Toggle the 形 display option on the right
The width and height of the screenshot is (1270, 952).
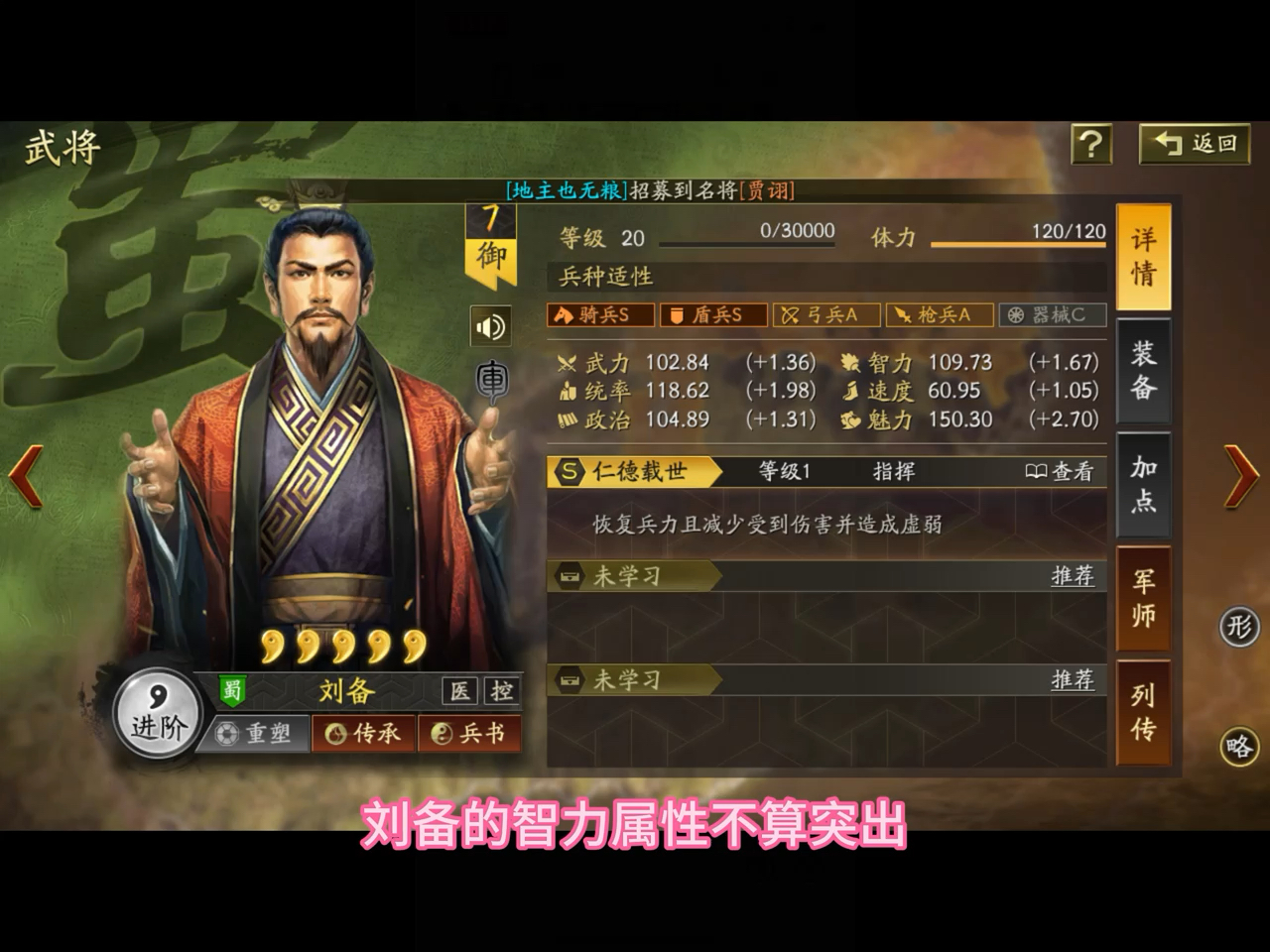click(x=1237, y=627)
